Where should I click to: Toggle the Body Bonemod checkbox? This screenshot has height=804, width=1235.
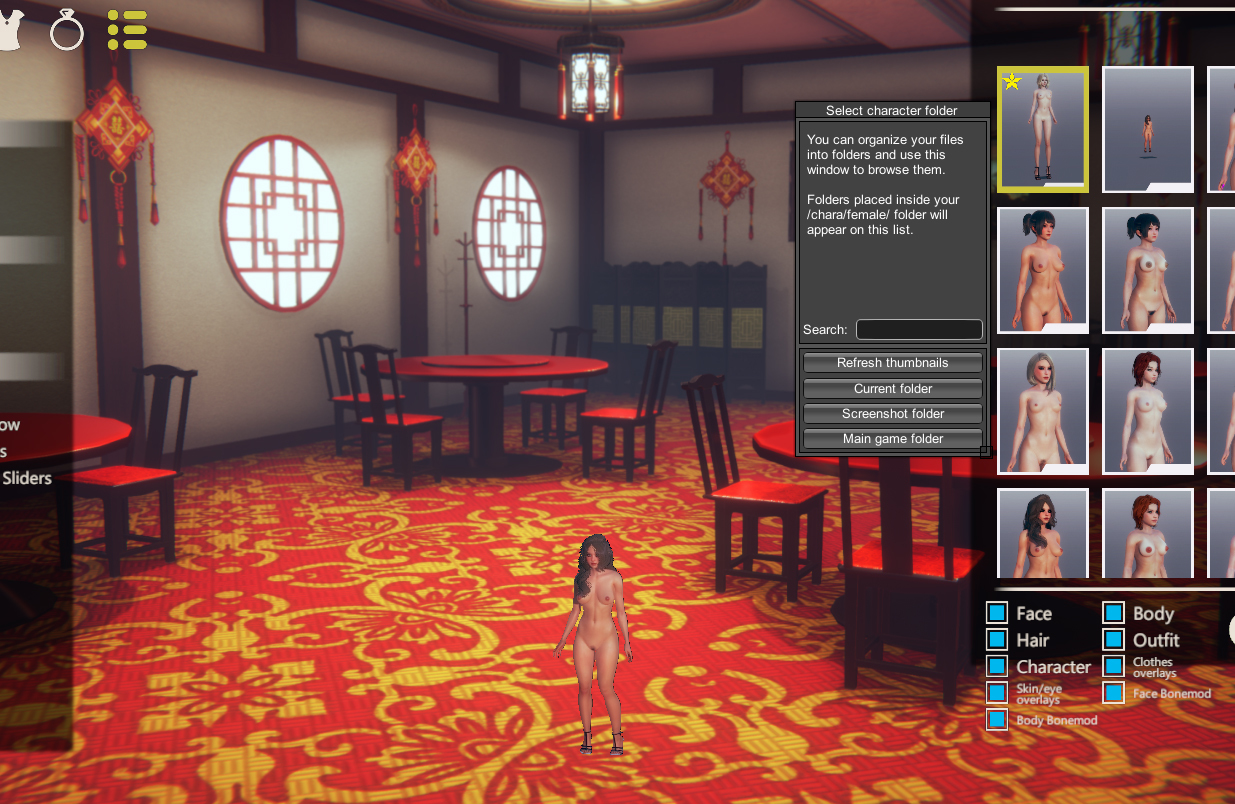(997, 720)
